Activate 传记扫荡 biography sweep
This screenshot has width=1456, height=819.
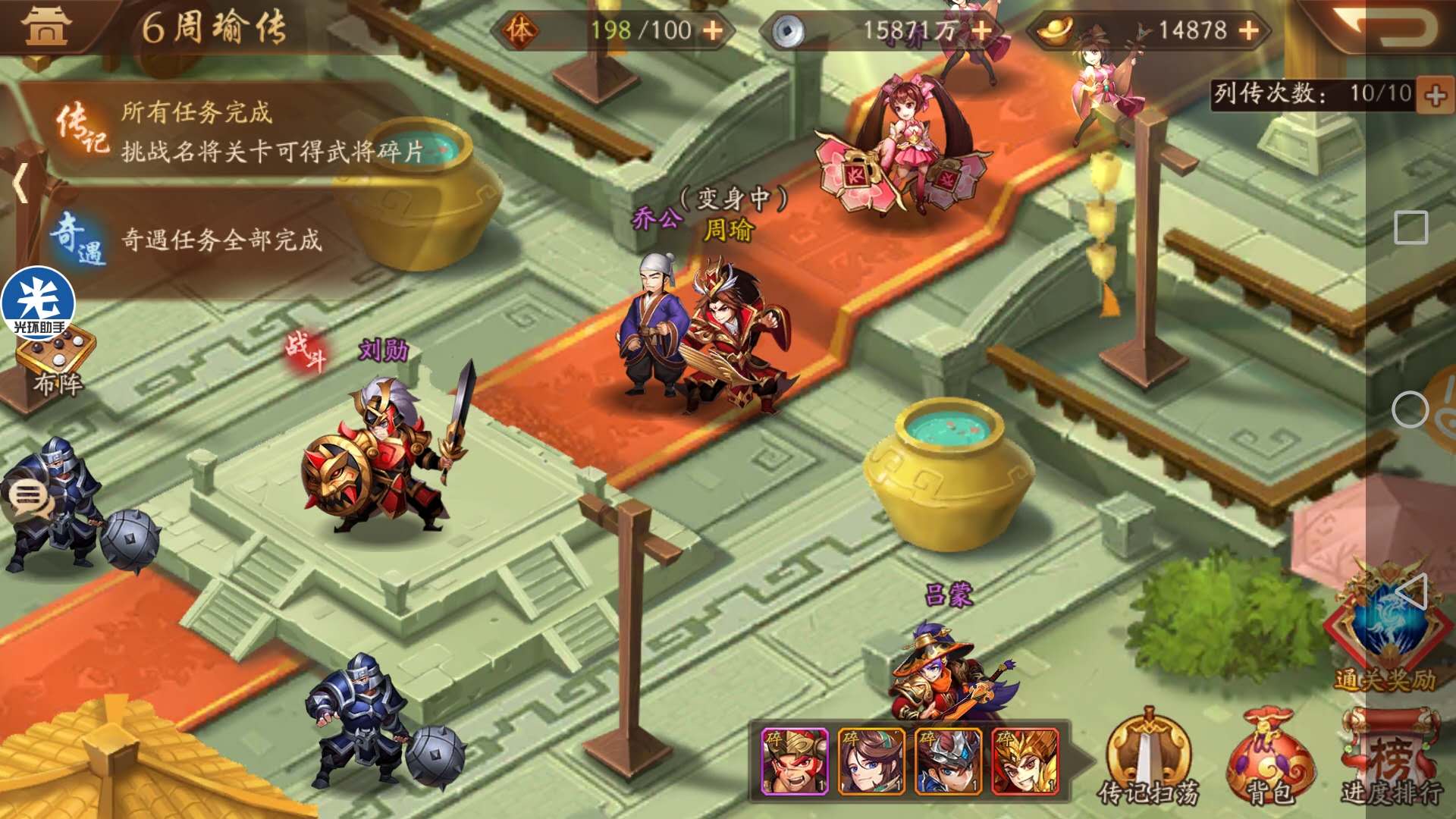tap(1148, 760)
